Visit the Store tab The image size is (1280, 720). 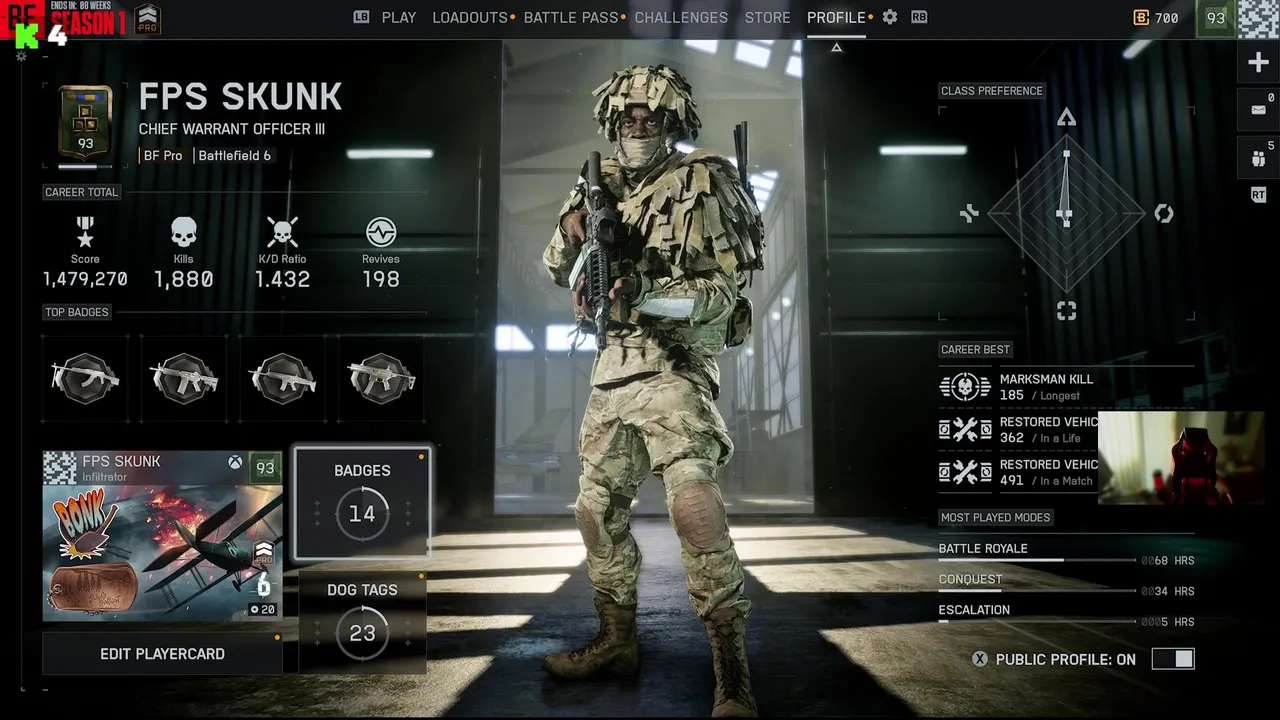(767, 18)
